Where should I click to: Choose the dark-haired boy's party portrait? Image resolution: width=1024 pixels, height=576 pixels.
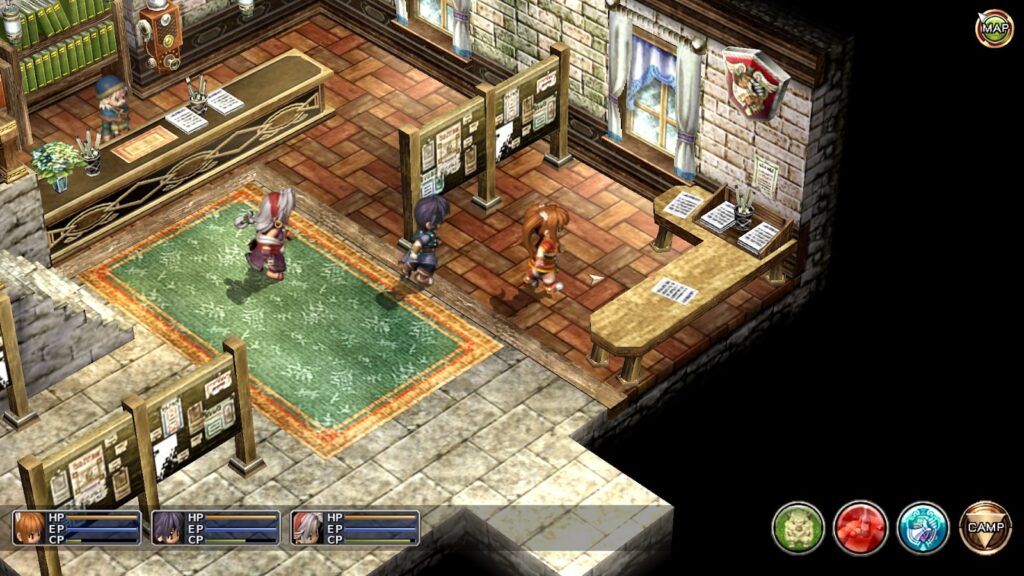(x=168, y=527)
